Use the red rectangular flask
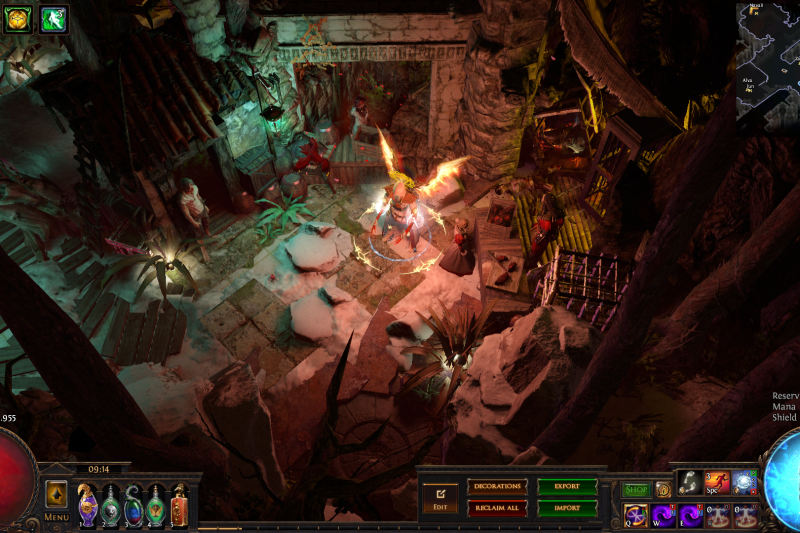Viewport: 800px width, 533px height. pos(180,506)
